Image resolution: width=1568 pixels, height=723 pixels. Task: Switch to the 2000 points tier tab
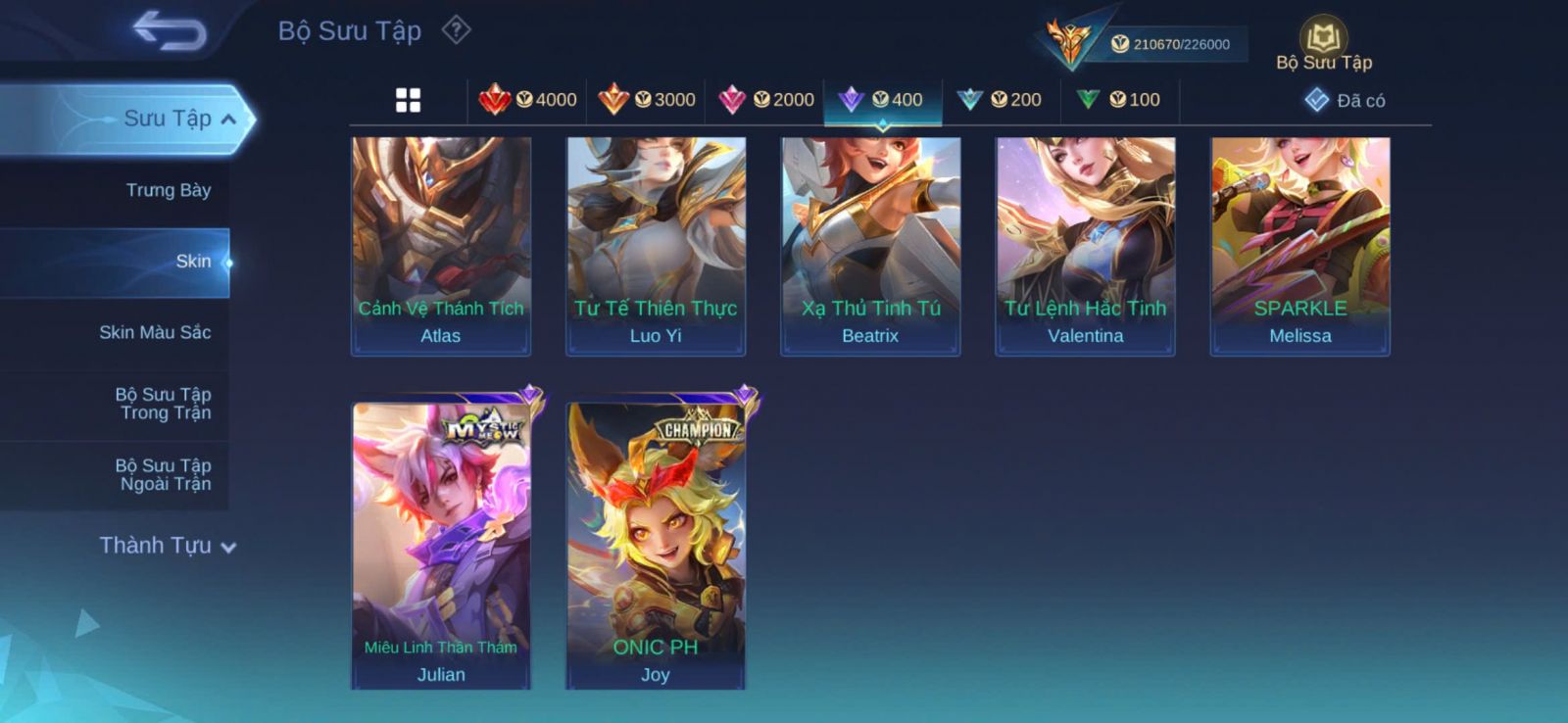(x=766, y=100)
